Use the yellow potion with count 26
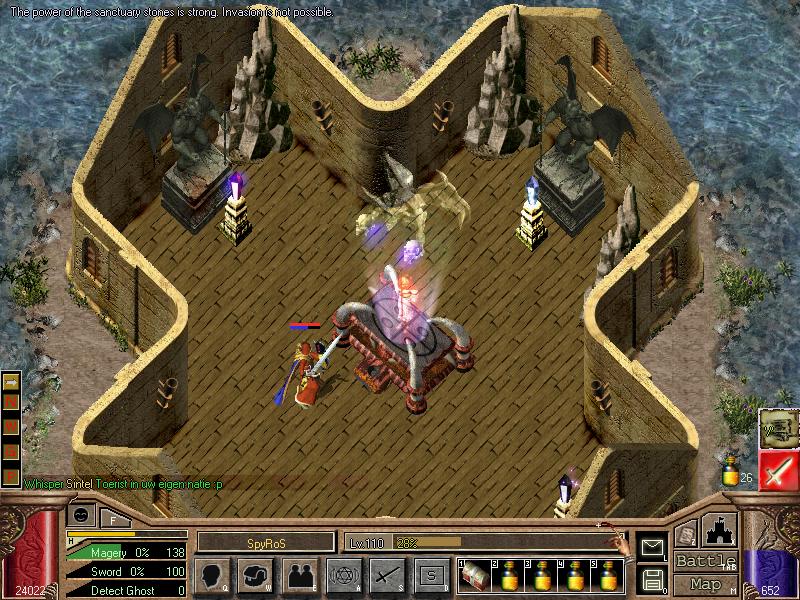 (x=732, y=473)
